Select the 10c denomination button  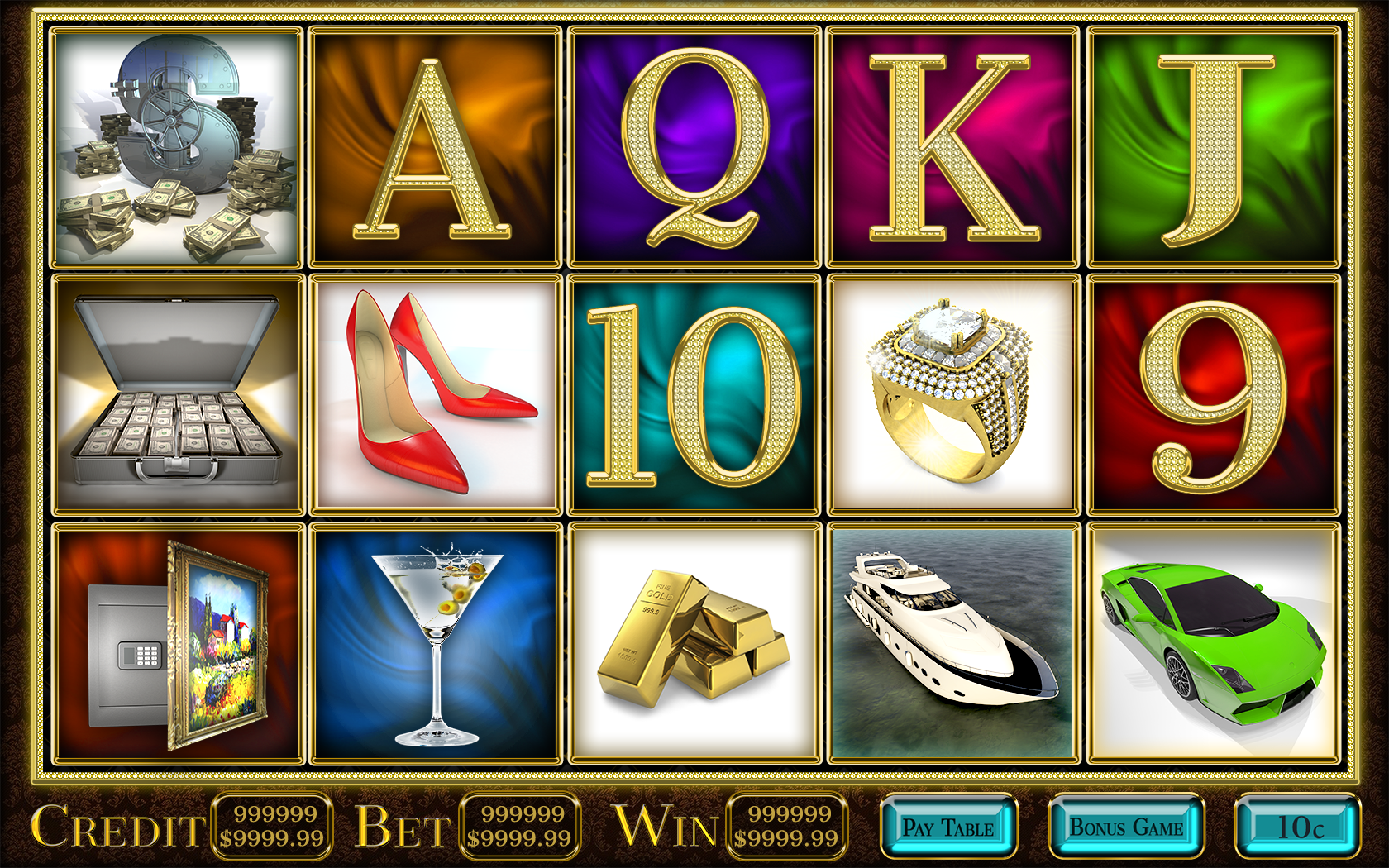(x=1298, y=827)
